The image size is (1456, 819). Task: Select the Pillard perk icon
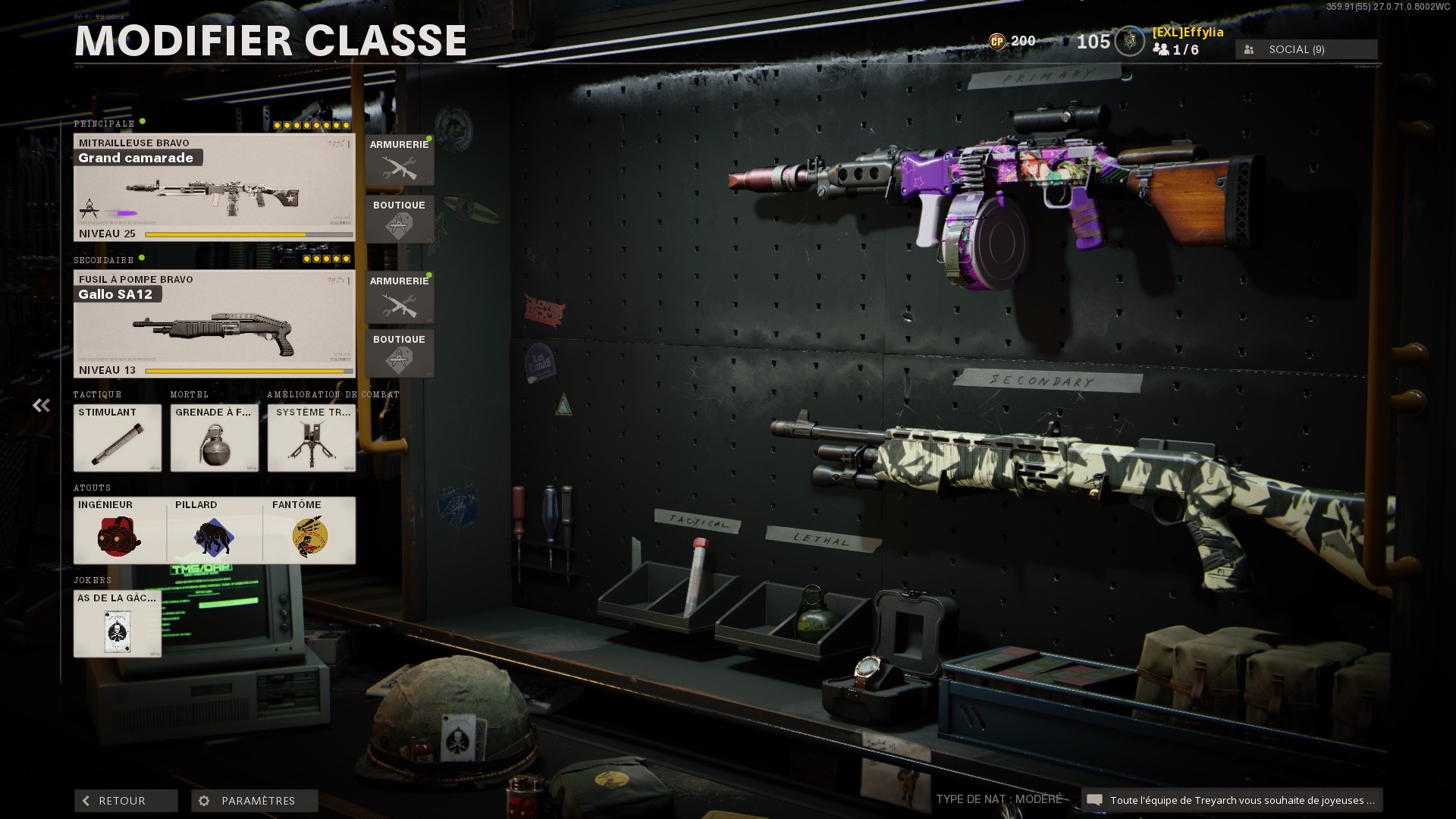[214, 531]
